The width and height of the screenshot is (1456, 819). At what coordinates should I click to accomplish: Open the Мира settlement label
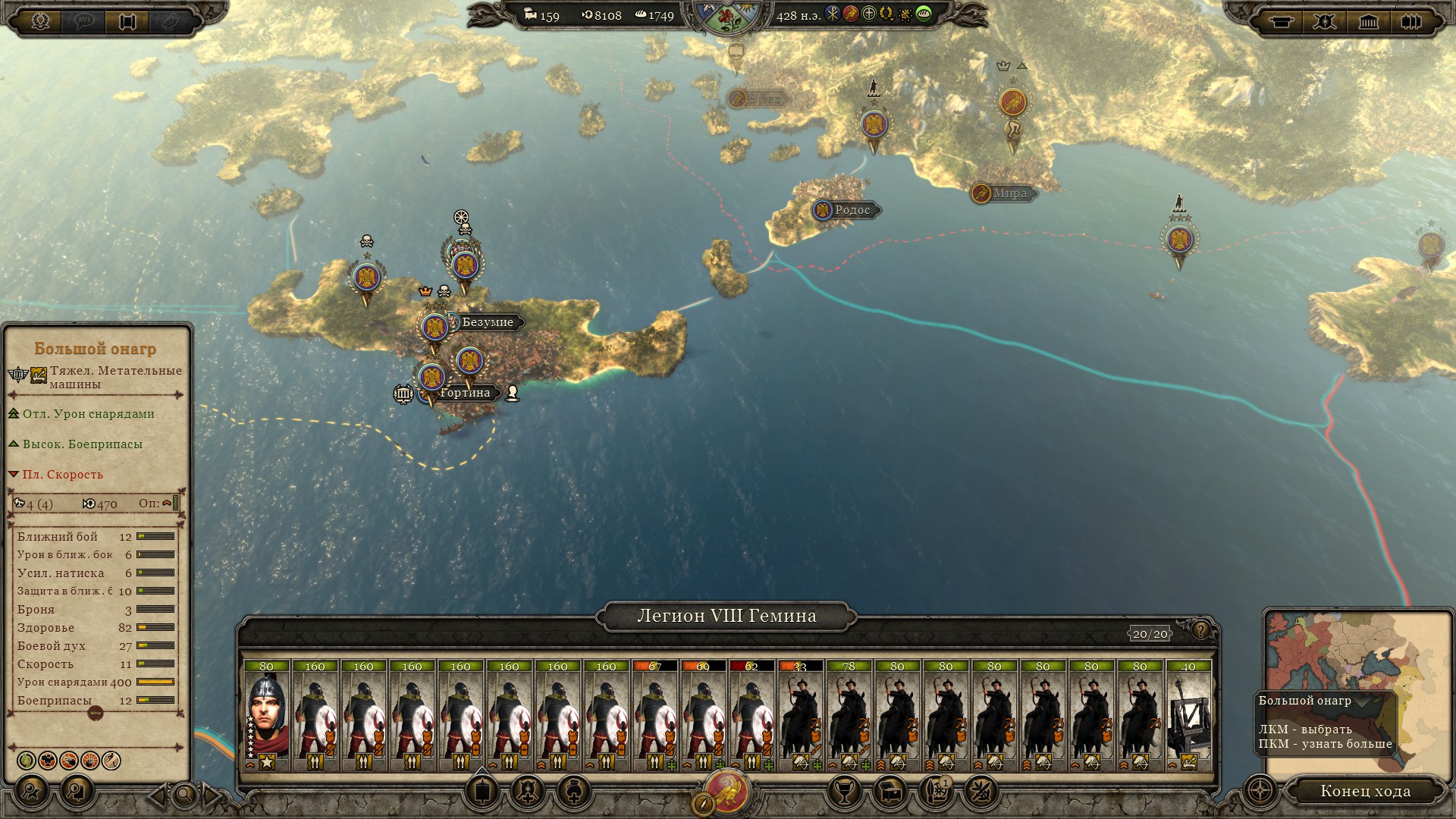(1009, 193)
